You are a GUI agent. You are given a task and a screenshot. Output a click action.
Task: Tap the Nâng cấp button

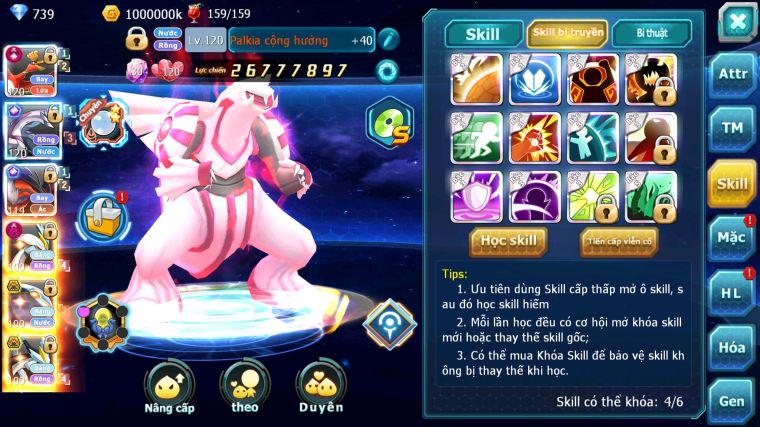tap(169, 386)
